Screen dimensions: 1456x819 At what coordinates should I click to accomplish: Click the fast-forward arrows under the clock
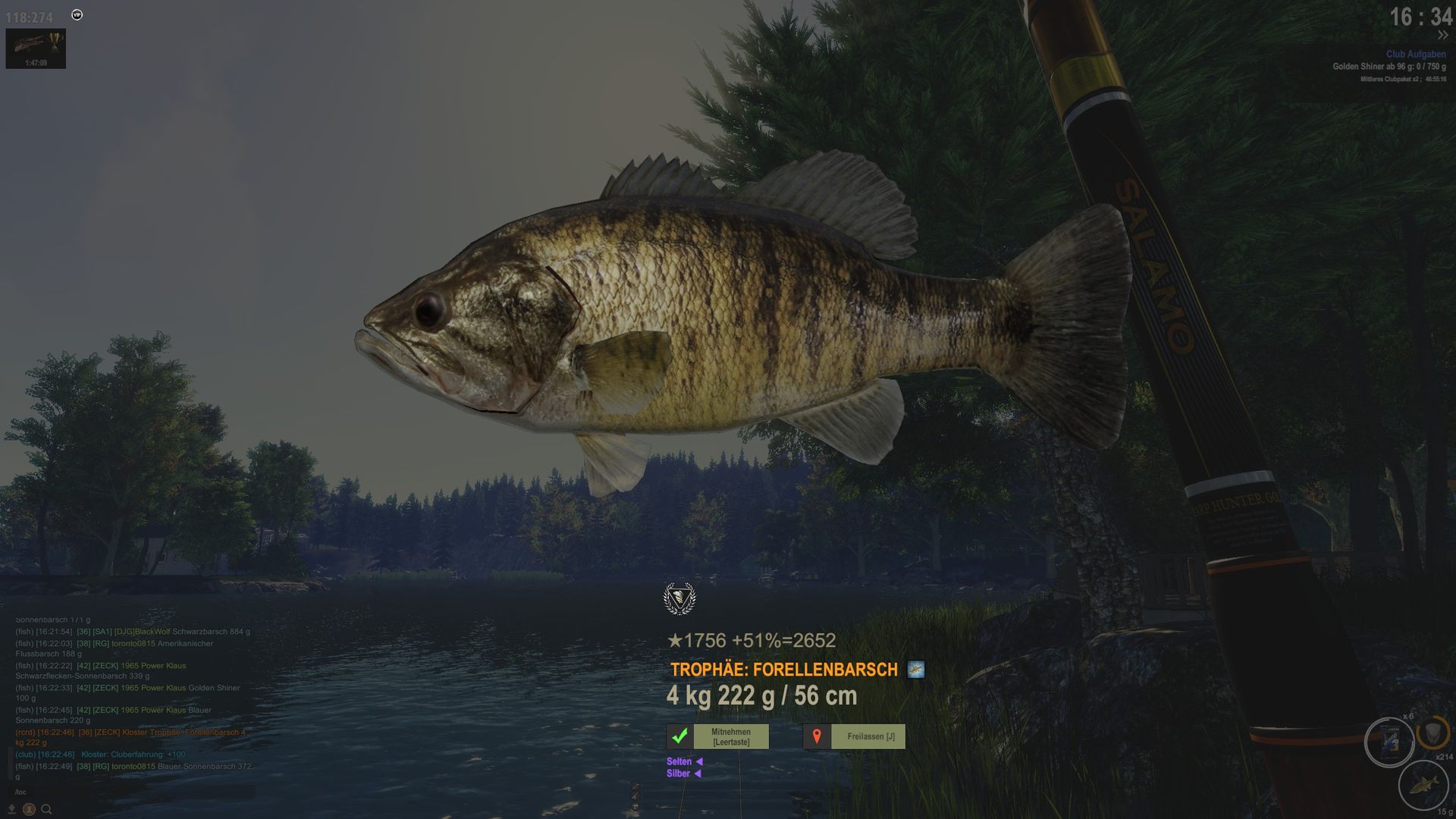tap(1442, 36)
